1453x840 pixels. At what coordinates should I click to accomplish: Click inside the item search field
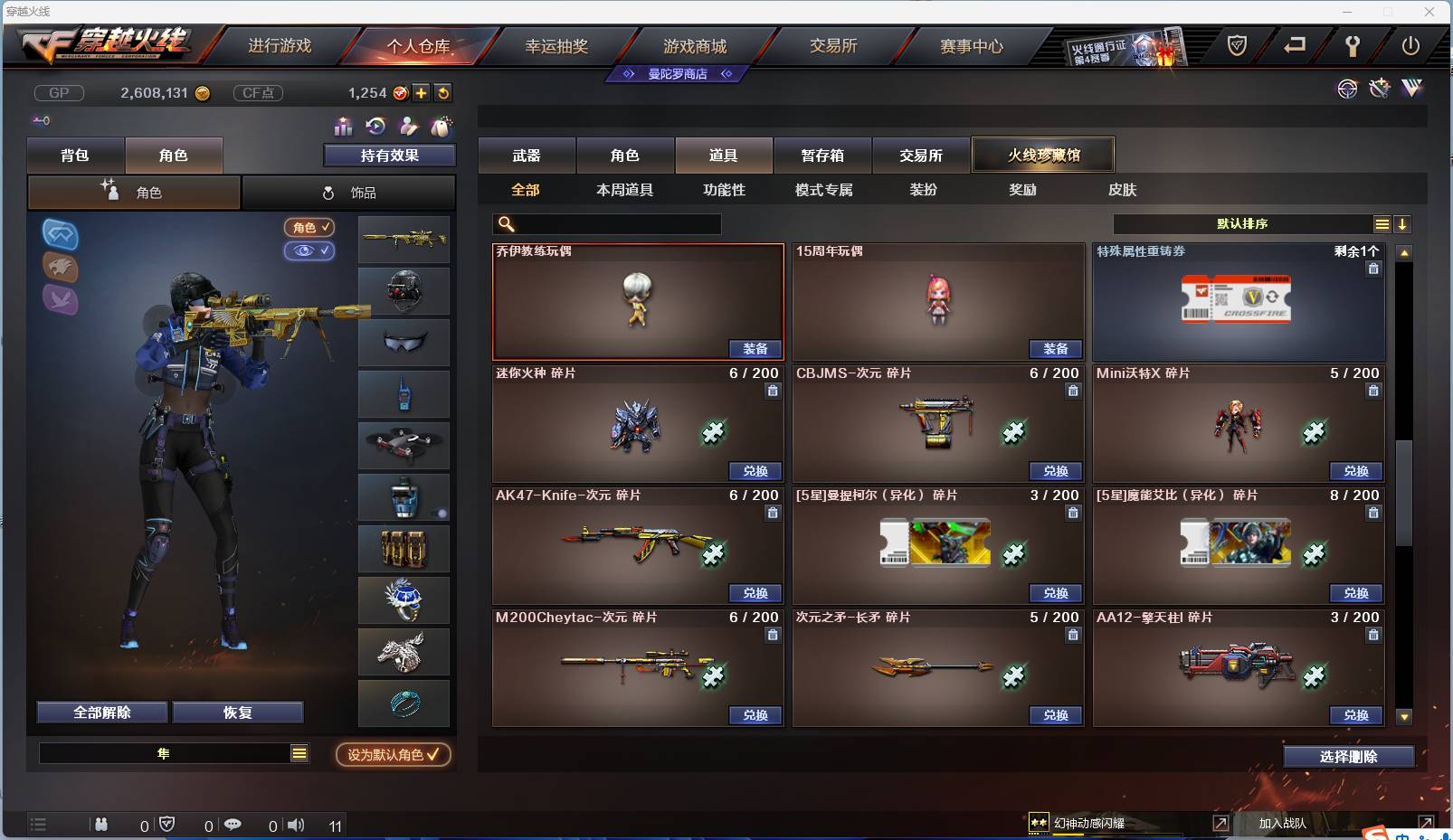pyautogui.click(x=606, y=223)
